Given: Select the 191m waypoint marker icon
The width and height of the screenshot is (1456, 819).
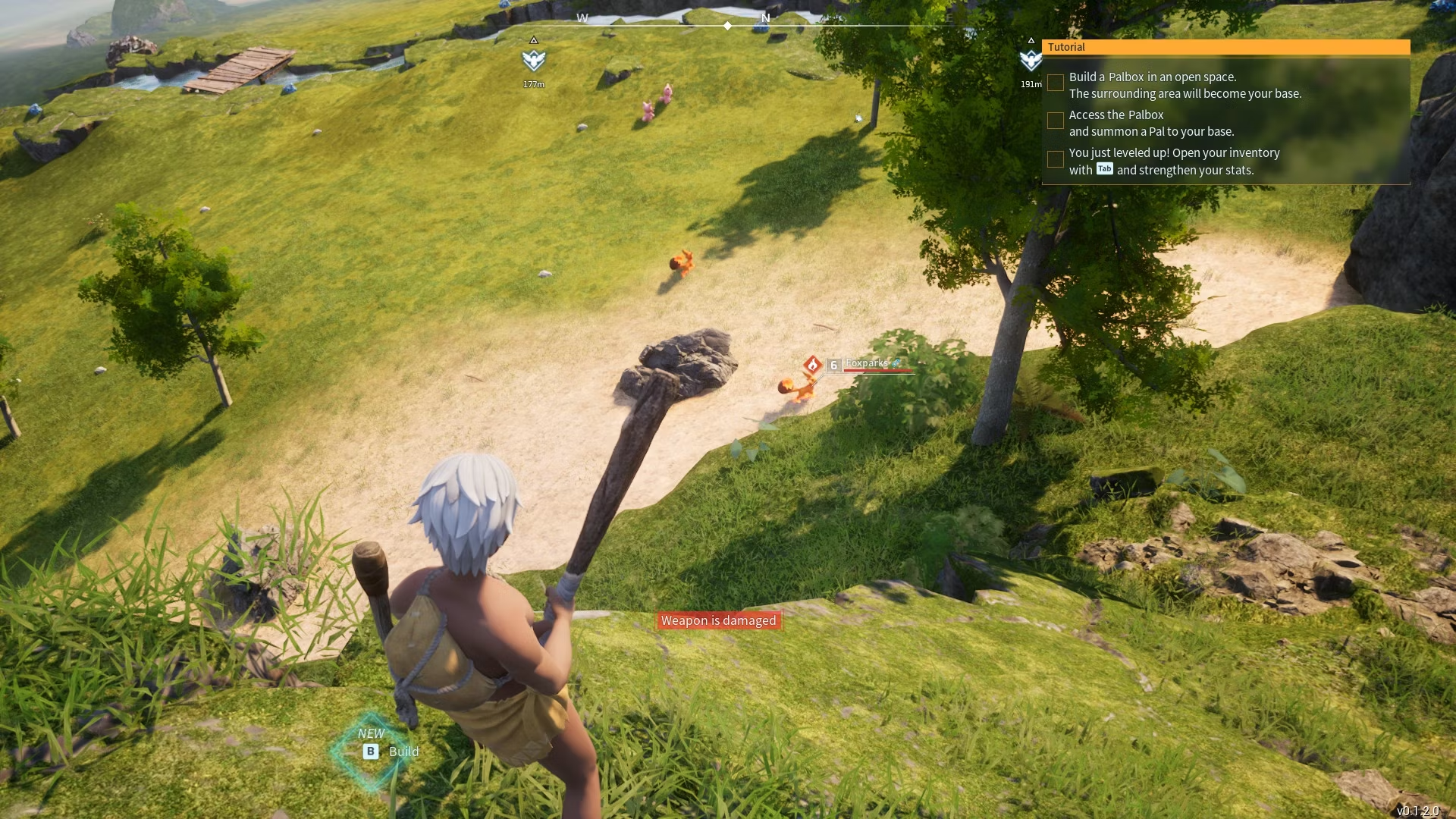Looking at the screenshot, I should click(x=1031, y=60).
